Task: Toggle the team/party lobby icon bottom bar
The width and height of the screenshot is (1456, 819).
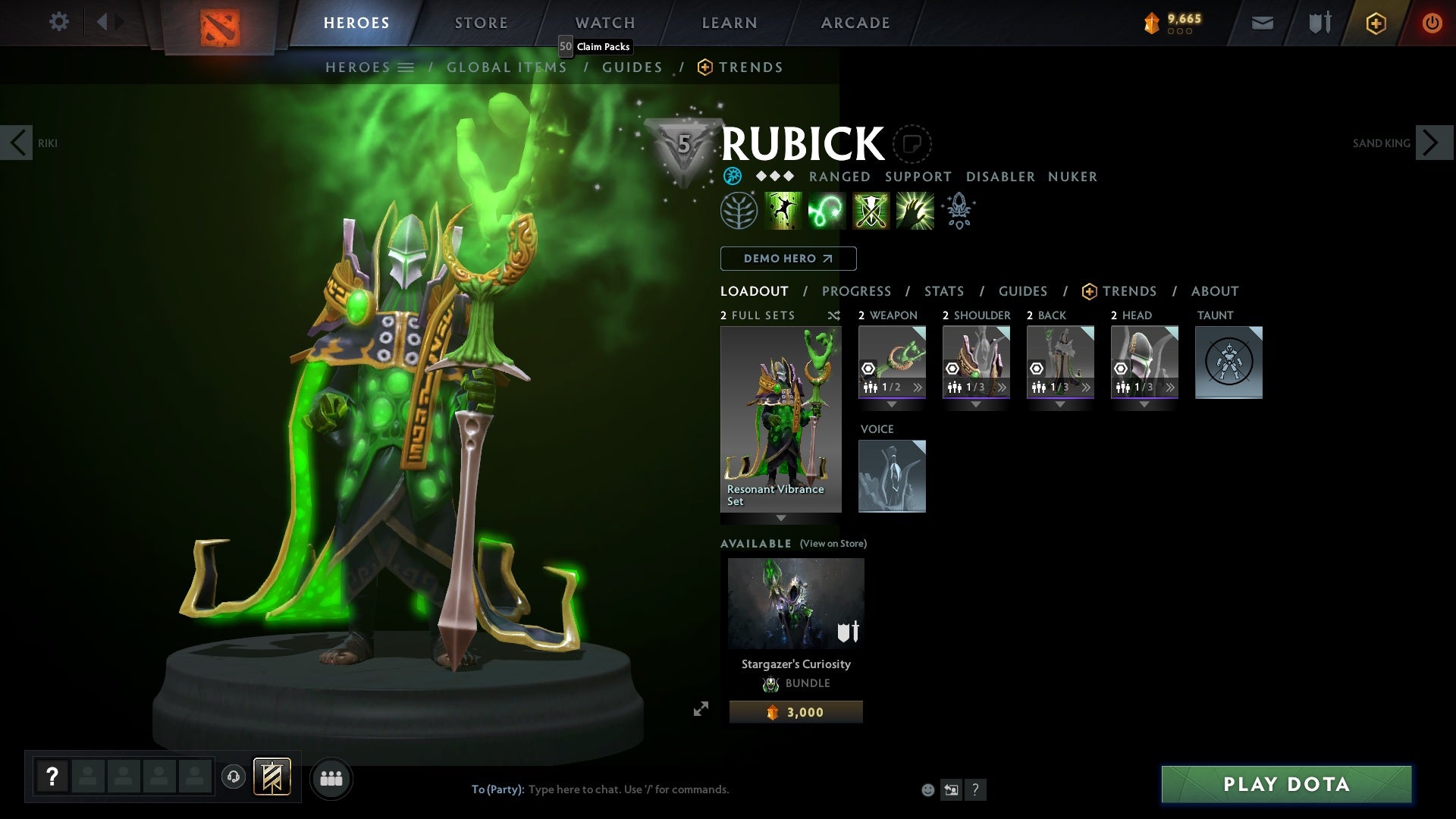Action: point(331,778)
